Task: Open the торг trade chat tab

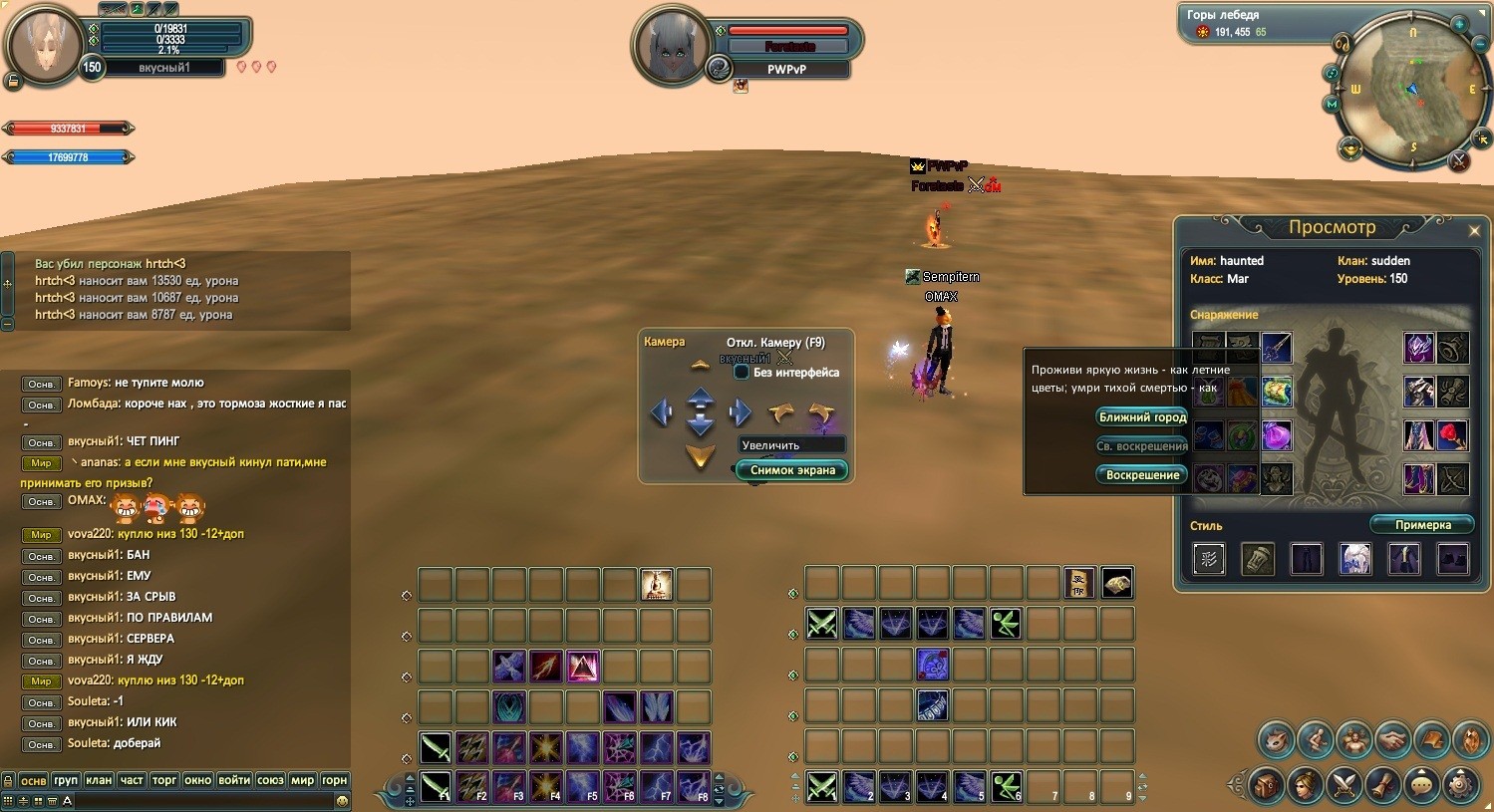Action: pos(164,780)
